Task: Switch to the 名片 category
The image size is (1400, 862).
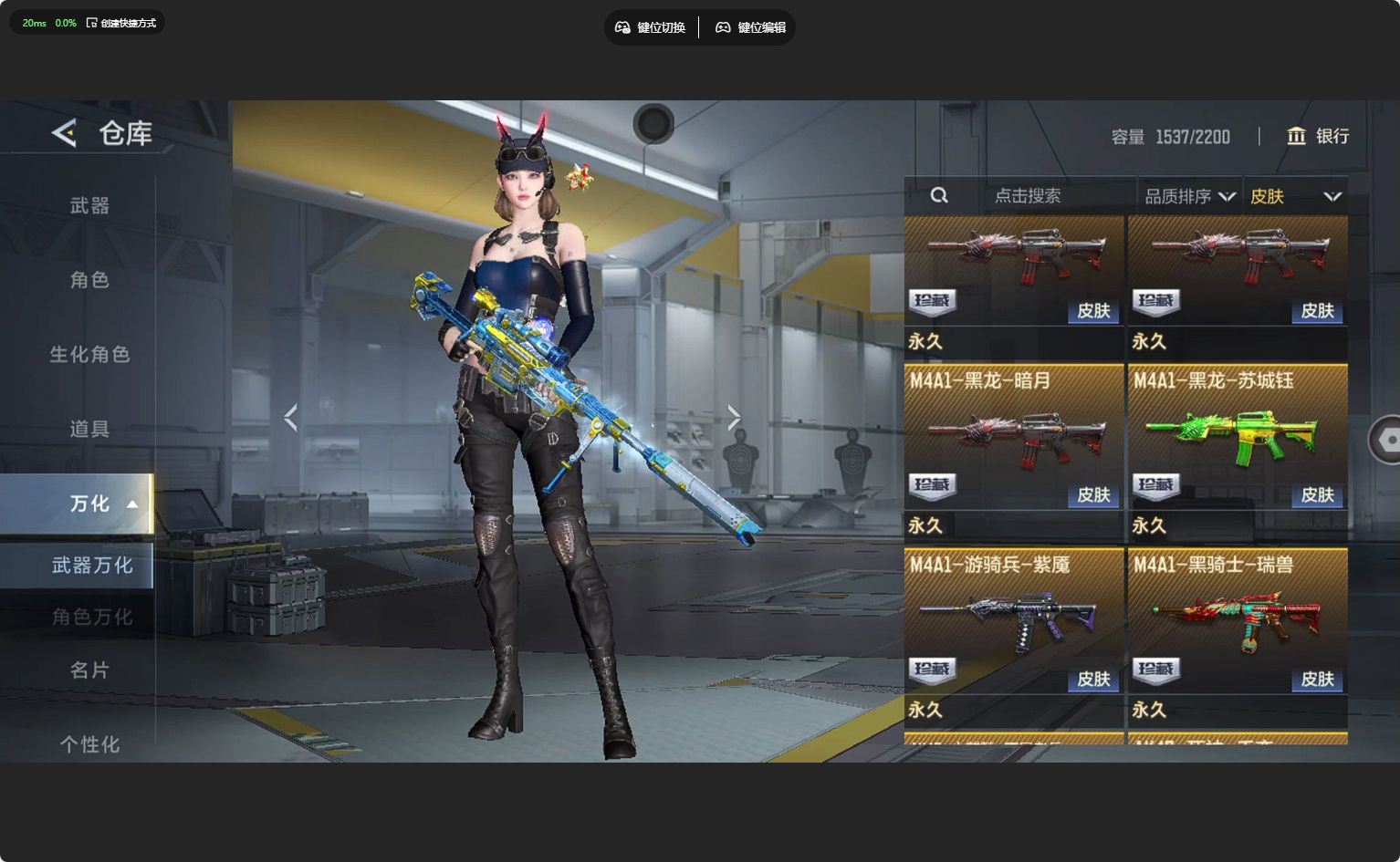Action: 89,670
